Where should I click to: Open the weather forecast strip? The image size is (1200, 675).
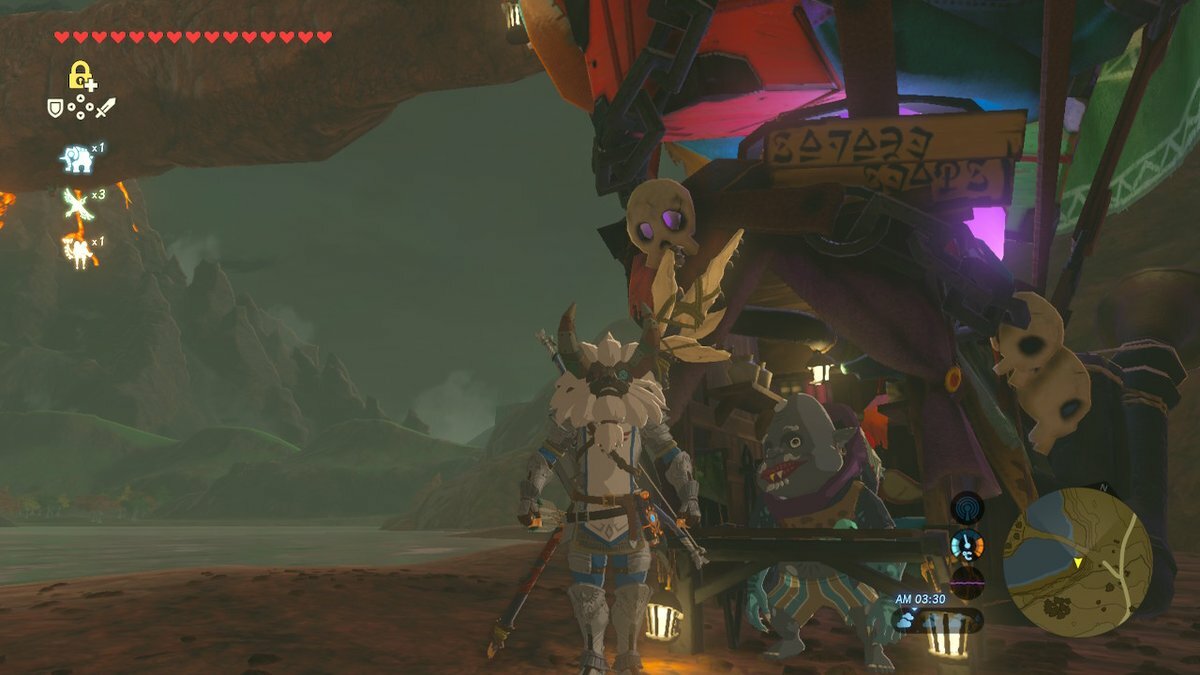point(937,620)
